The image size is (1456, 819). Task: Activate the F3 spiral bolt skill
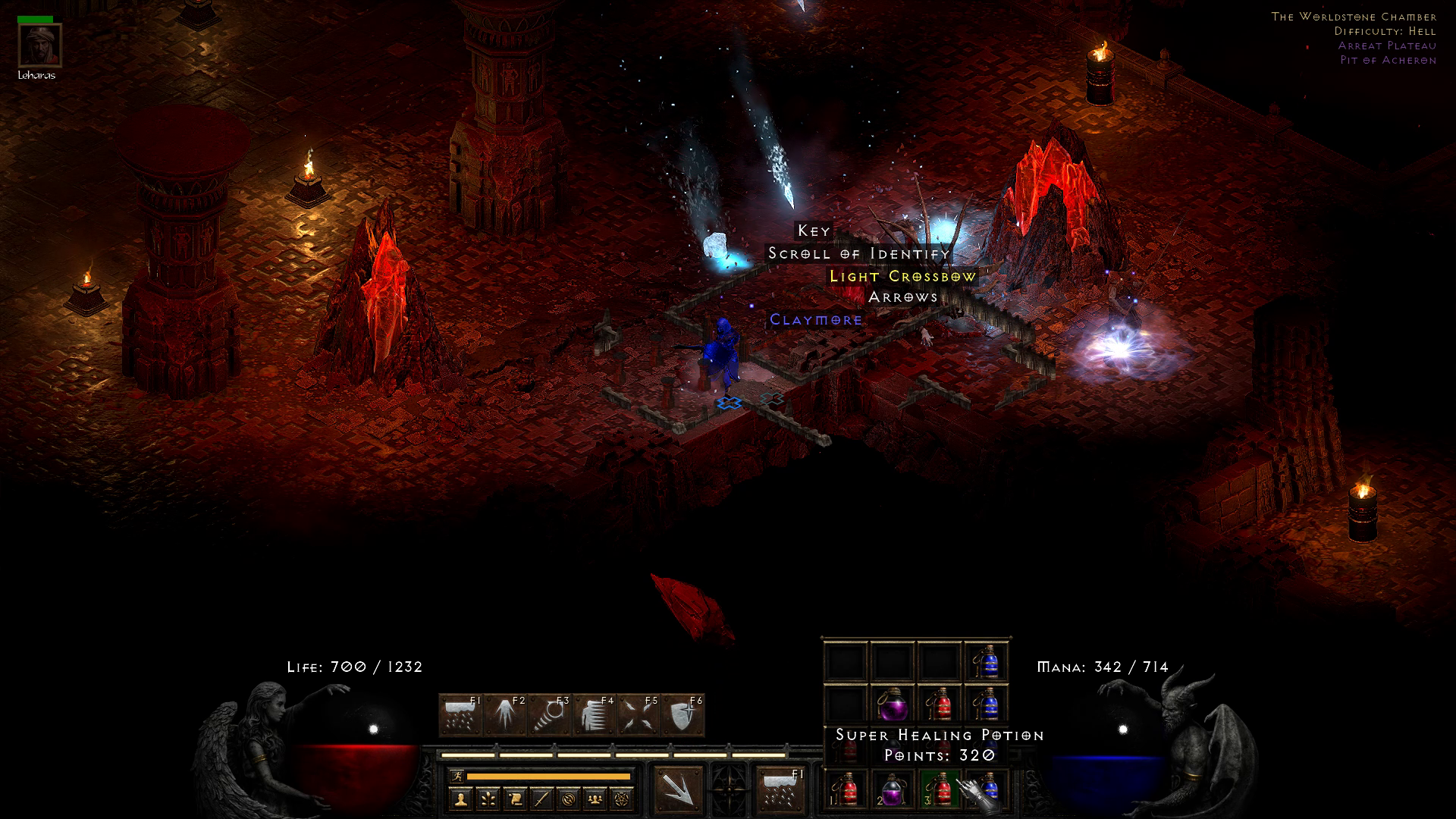[x=549, y=715]
